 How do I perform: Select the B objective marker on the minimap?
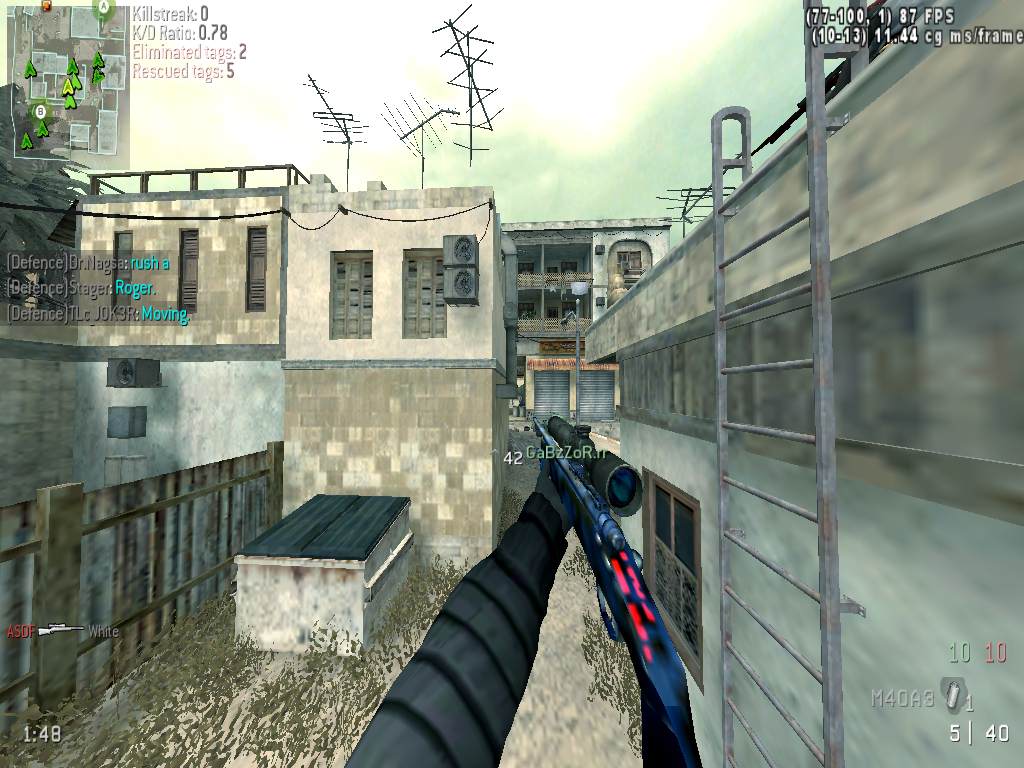pos(41,111)
